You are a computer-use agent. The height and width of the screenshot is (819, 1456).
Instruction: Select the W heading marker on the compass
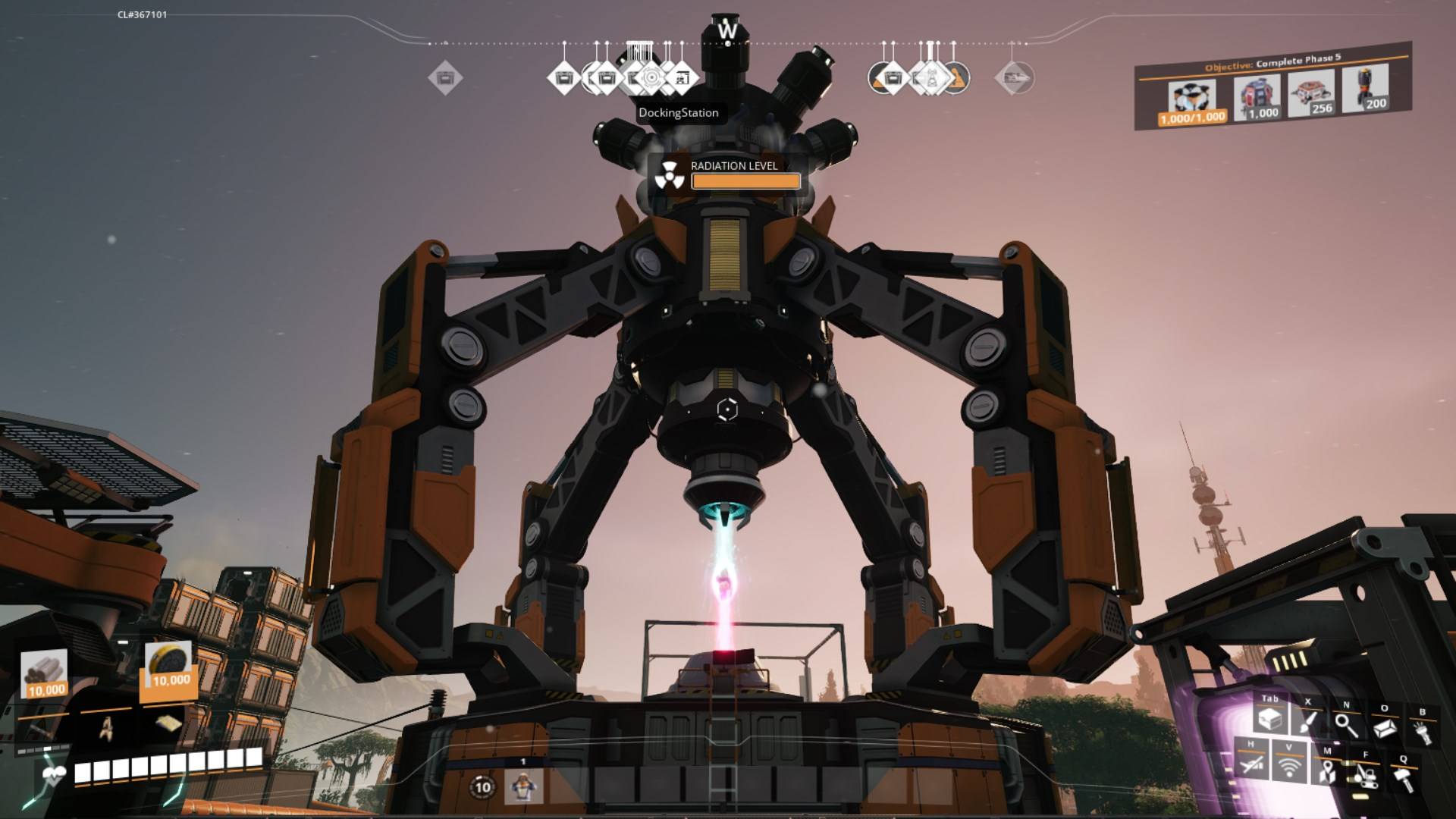(x=728, y=30)
